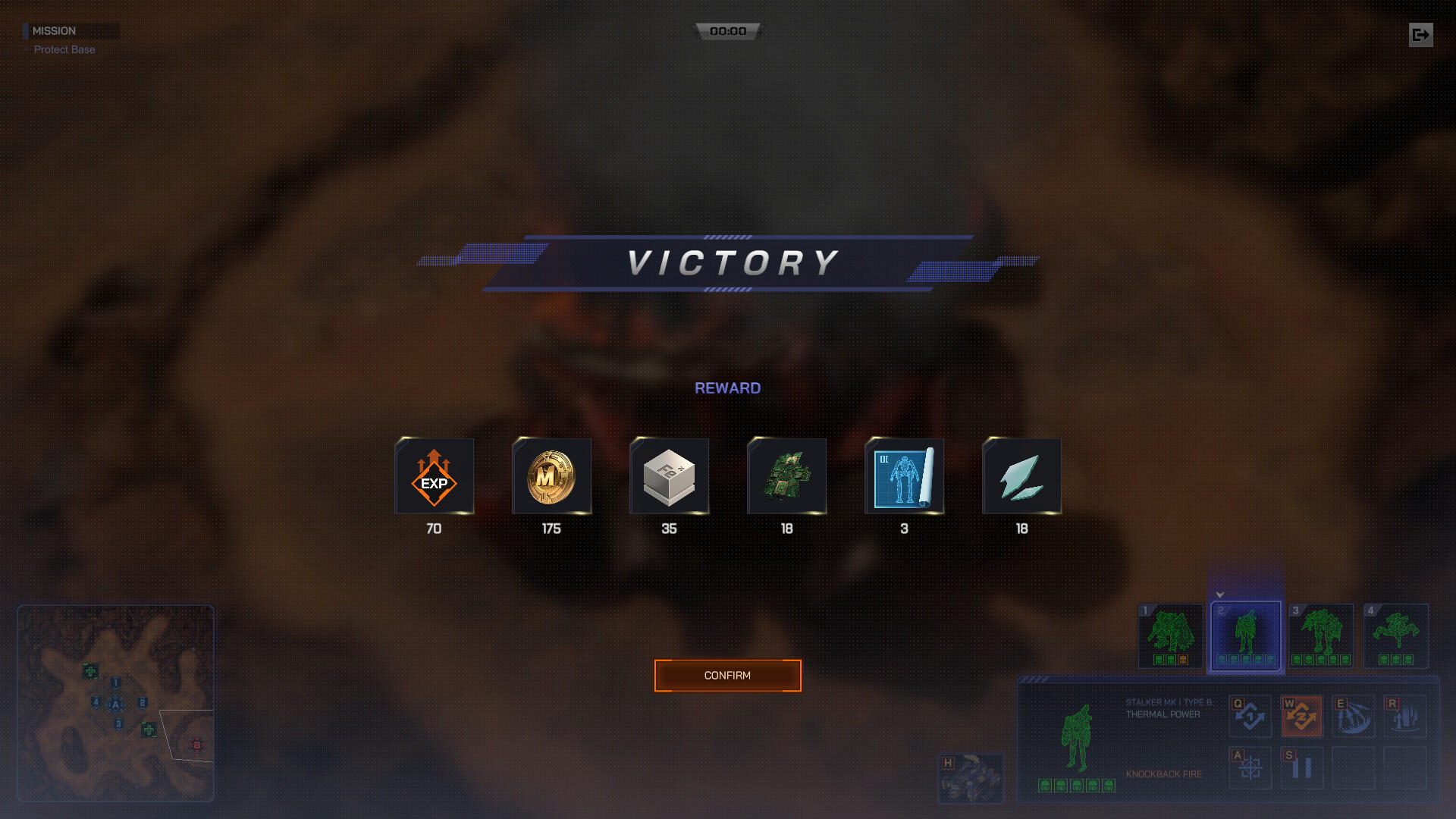Viewport: 1456px width, 819px height.
Task: Activate the R ability icon
Action: [x=1407, y=715]
